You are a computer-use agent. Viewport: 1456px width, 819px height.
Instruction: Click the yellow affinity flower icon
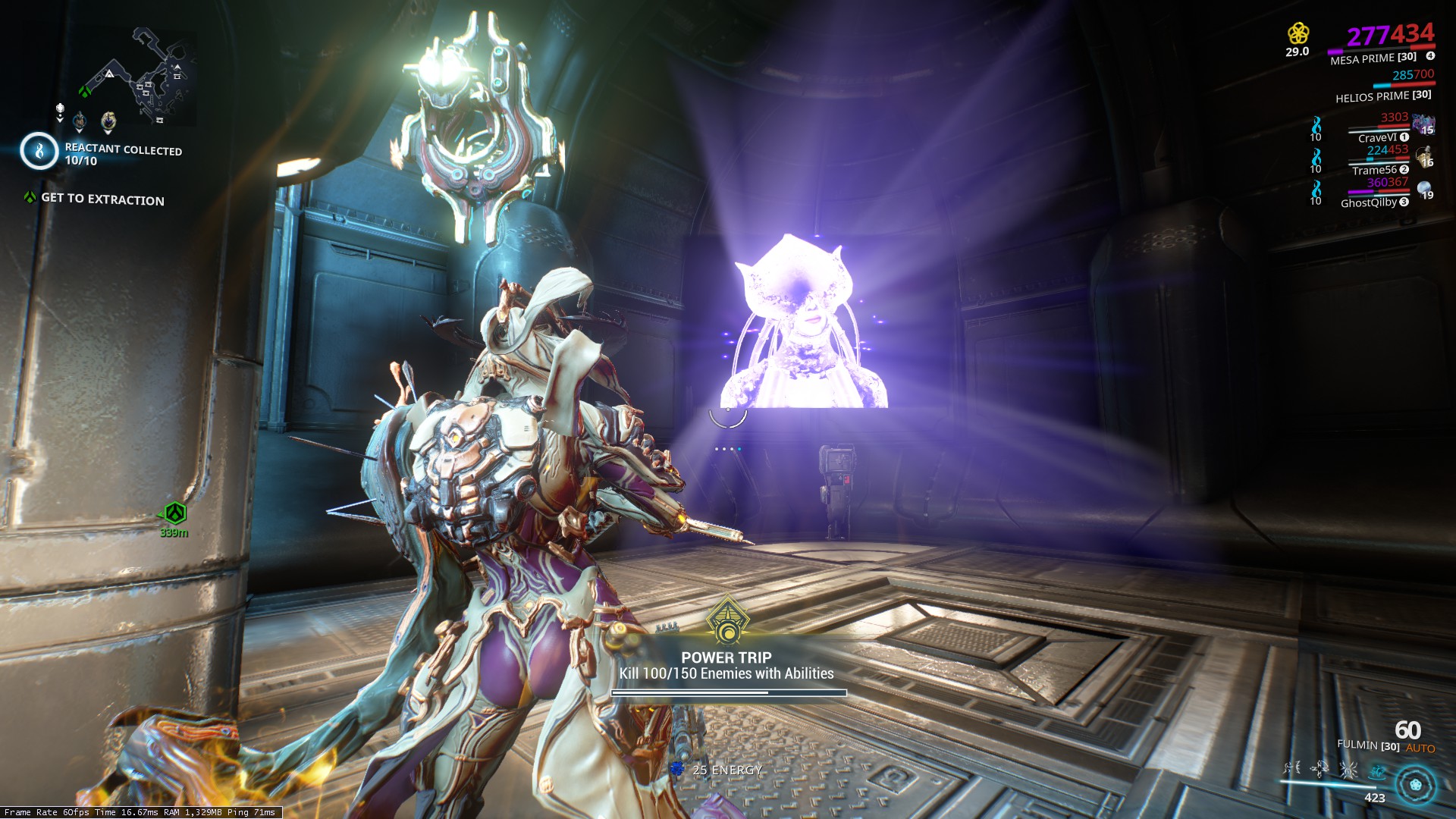[1298, 33]
